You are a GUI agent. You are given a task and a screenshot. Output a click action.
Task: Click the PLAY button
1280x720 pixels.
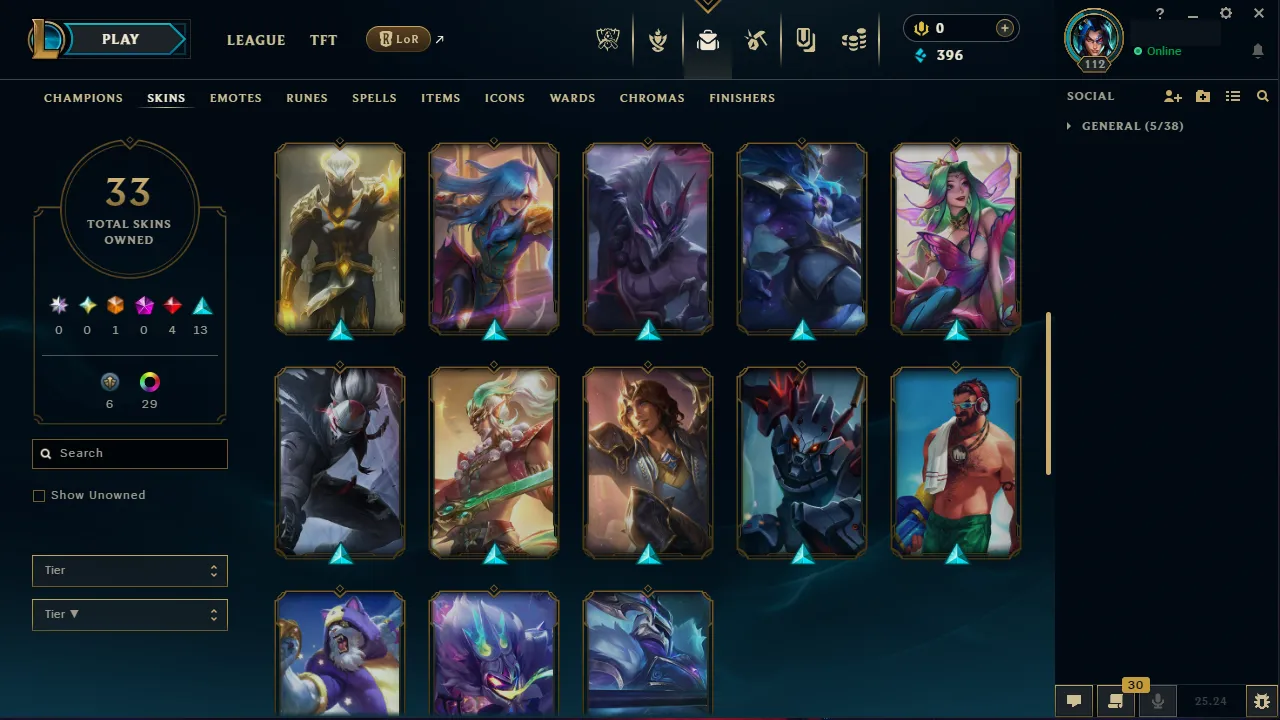pyautogui.click(x=120, y=39)
